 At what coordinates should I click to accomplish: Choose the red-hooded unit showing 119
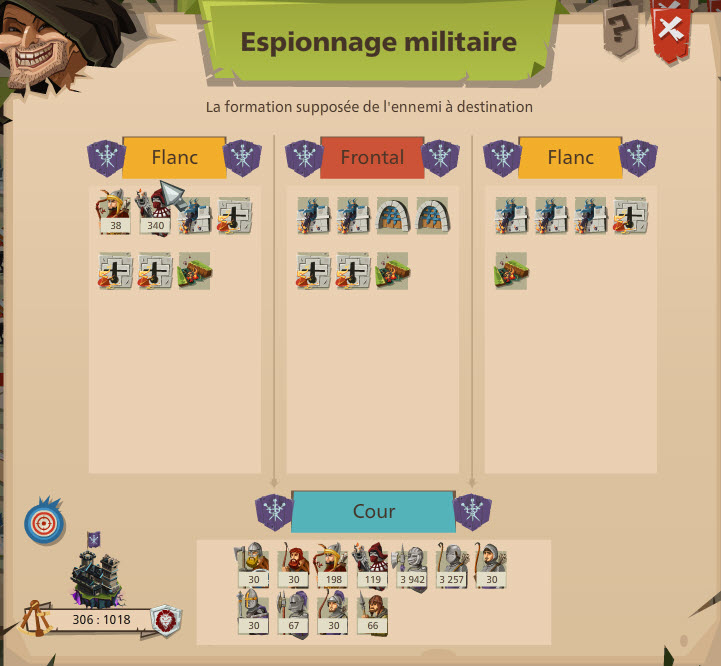[370, 566]
